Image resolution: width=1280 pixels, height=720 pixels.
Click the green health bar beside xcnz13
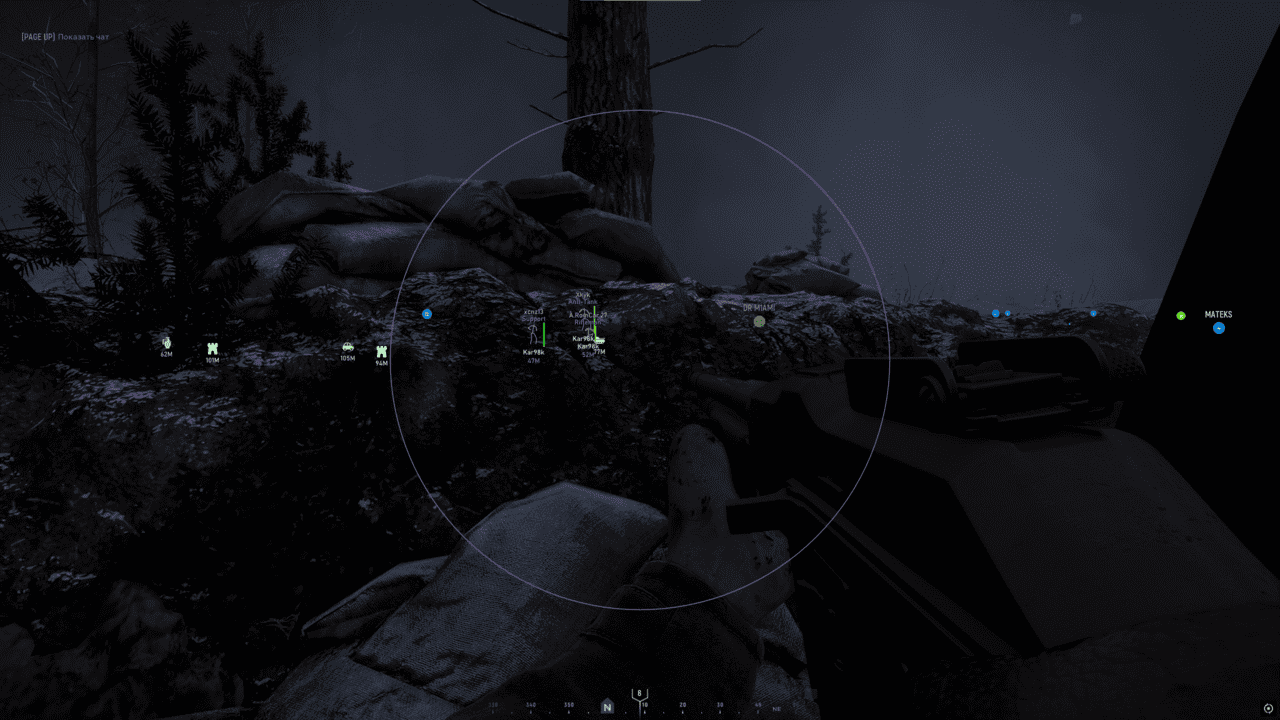click(x=544, y=335)
